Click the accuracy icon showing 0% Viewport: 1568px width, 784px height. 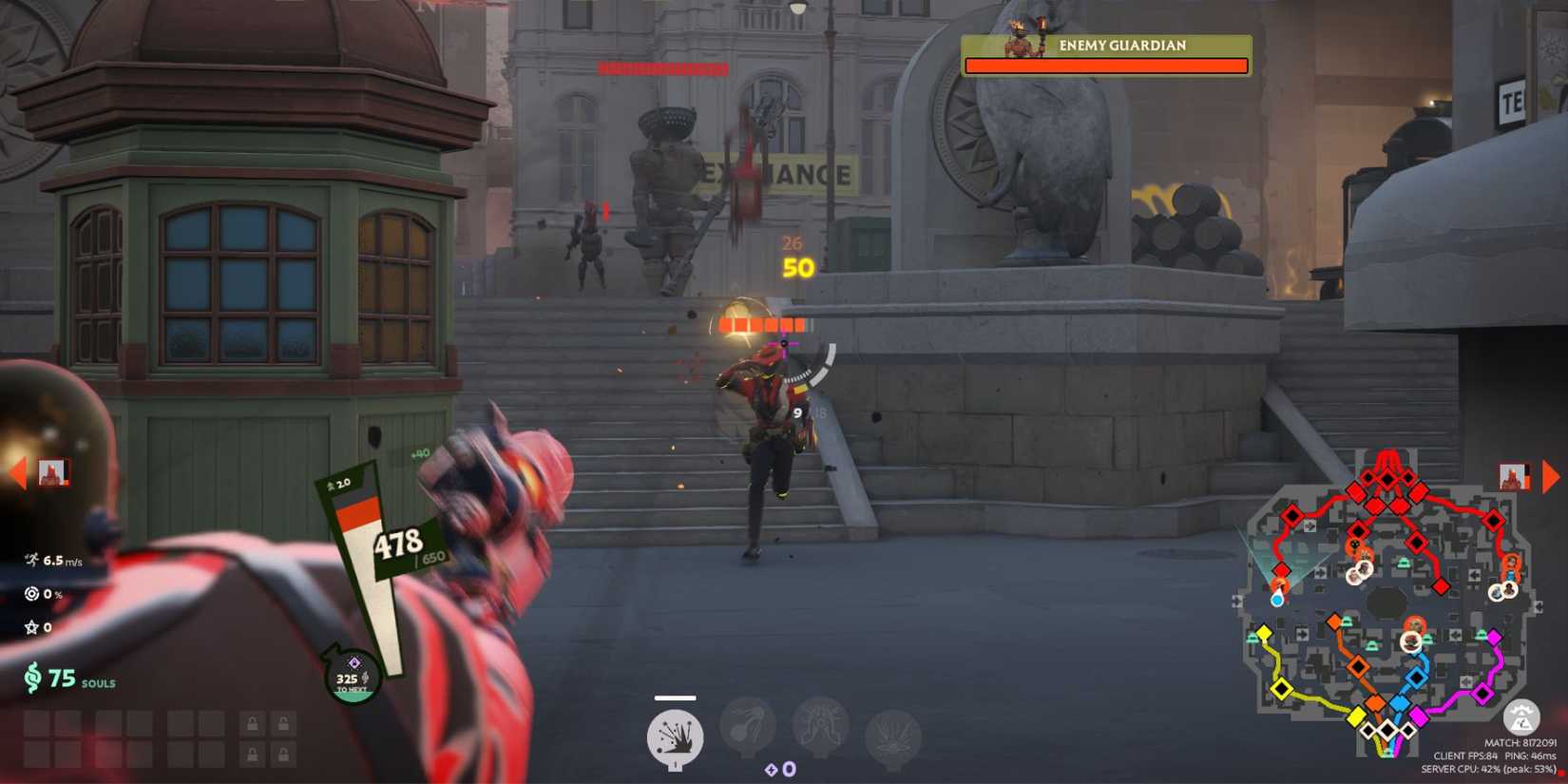point(29,594)
